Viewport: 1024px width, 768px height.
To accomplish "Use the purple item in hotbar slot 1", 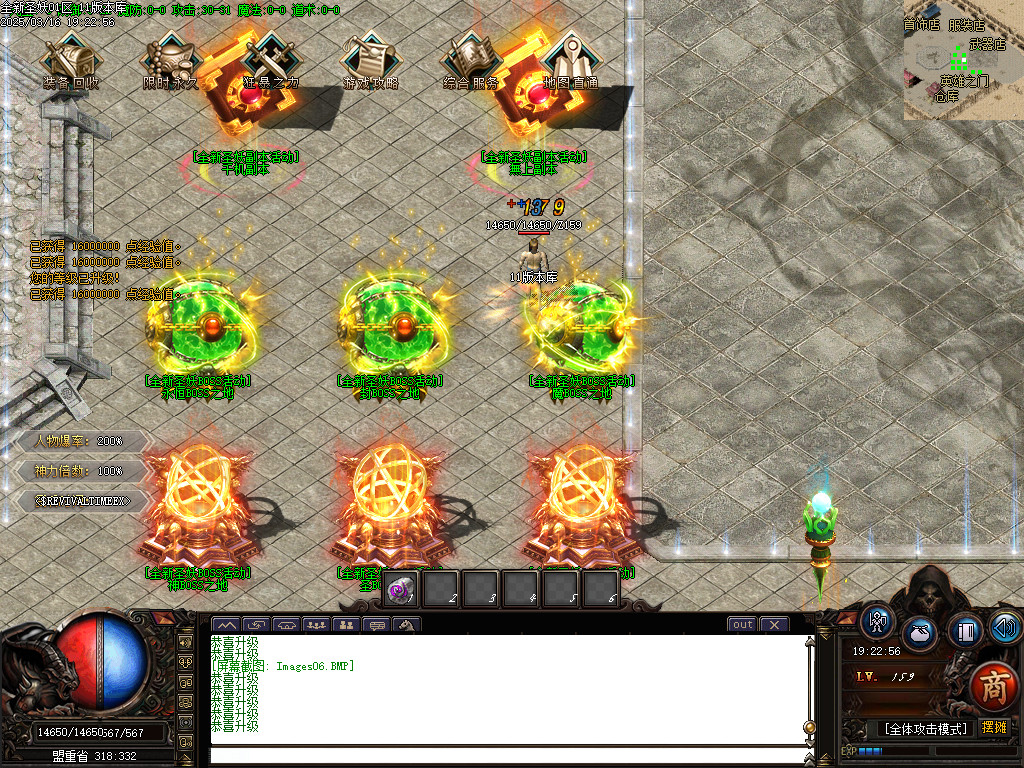I will coord(400,590).
